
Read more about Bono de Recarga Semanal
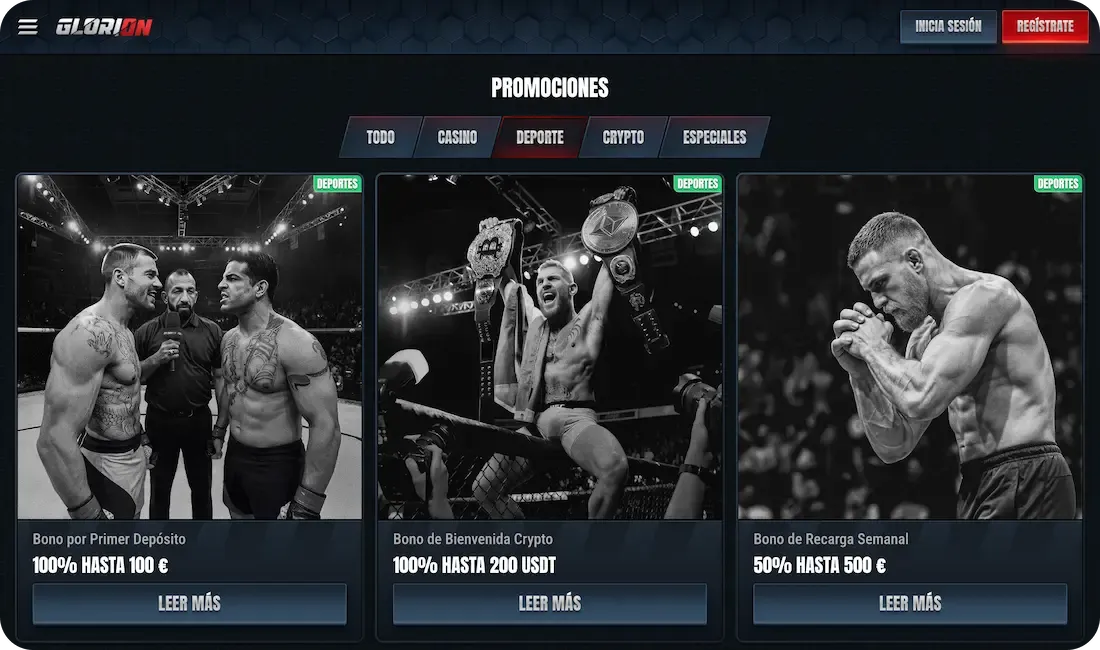(910, 604)
